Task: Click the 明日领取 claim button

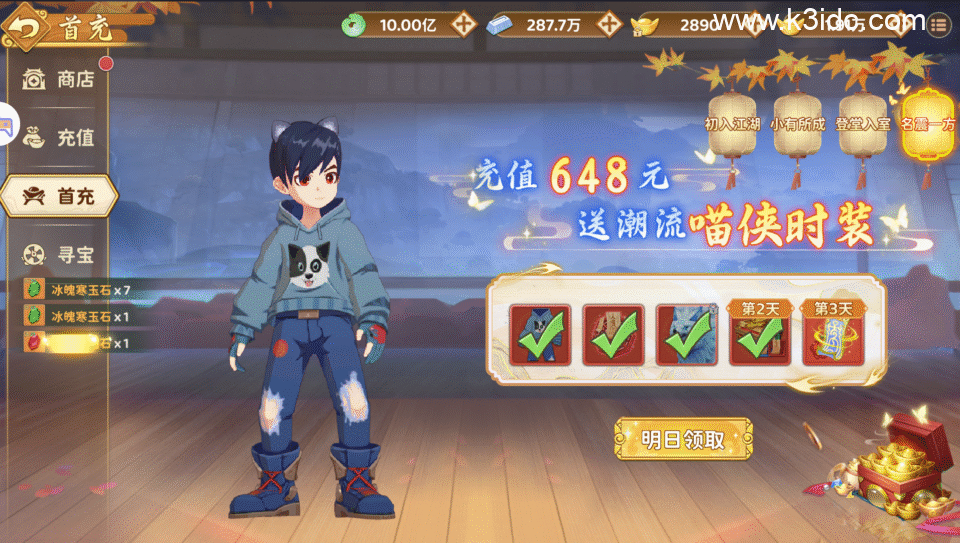Action: click(x=683, y=439)
